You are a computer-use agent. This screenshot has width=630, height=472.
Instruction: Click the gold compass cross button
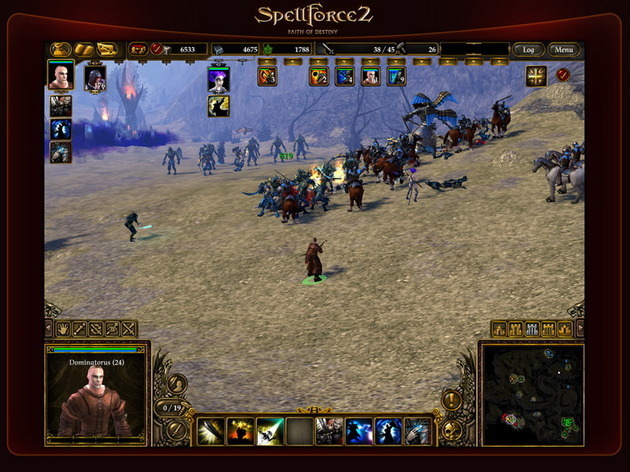point(537,75)
